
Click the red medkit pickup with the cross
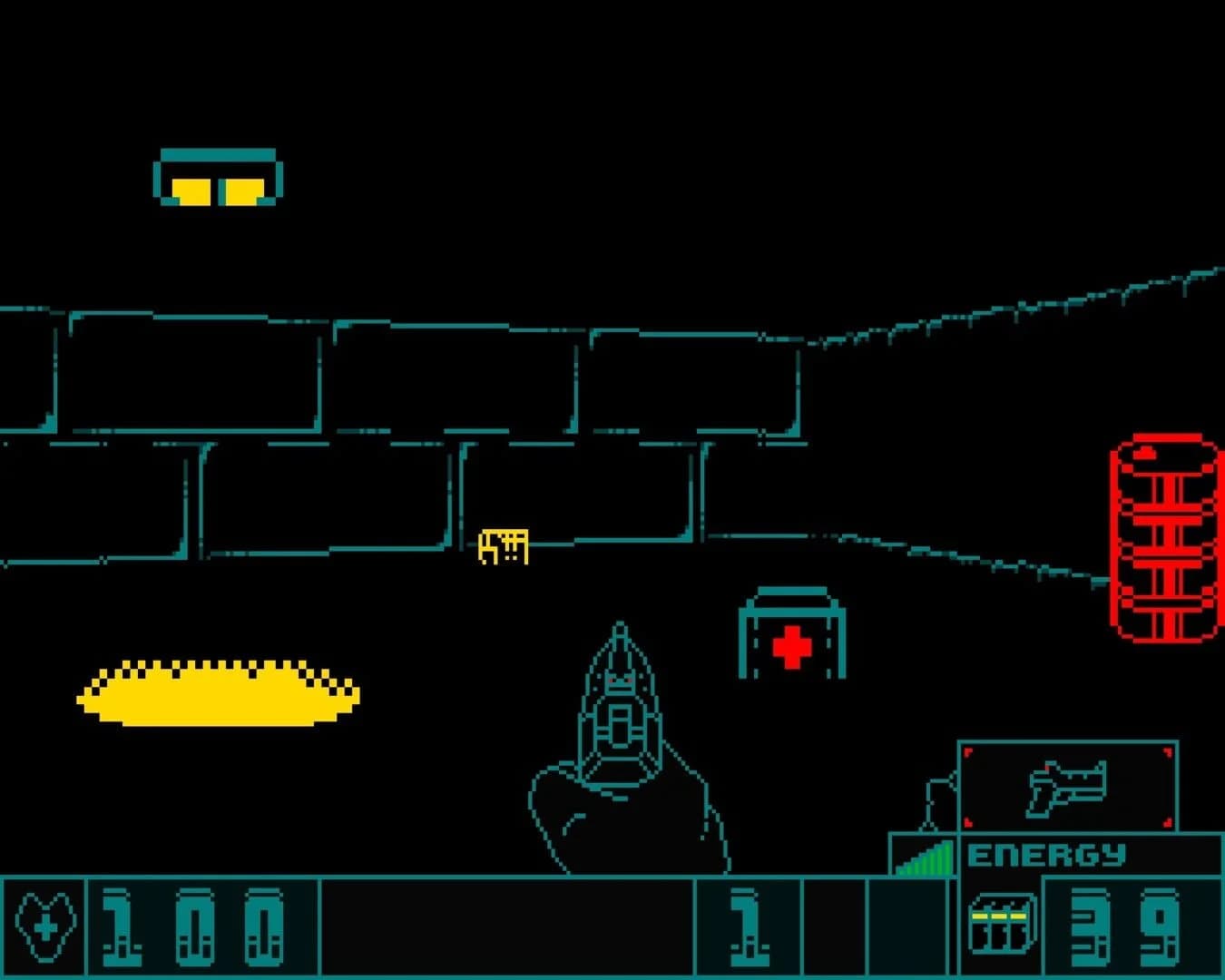coord(791,635)
